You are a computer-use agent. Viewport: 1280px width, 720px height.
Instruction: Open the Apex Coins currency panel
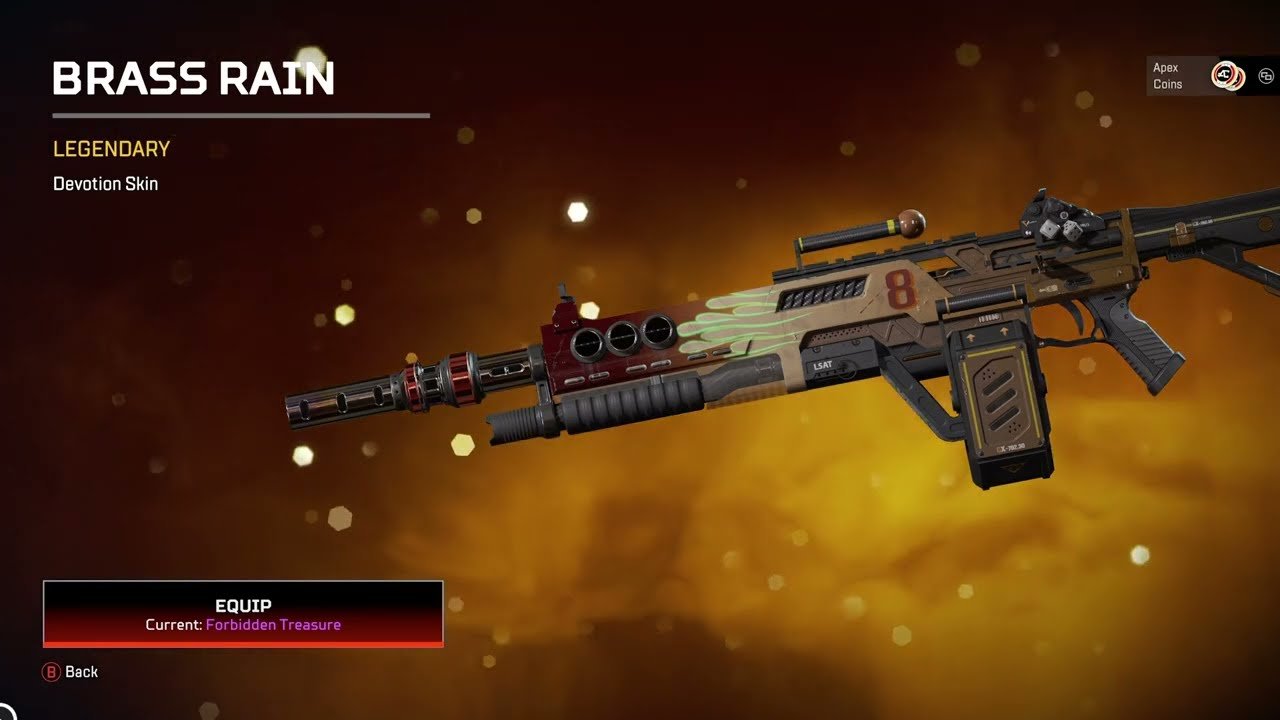[1196, 76]
